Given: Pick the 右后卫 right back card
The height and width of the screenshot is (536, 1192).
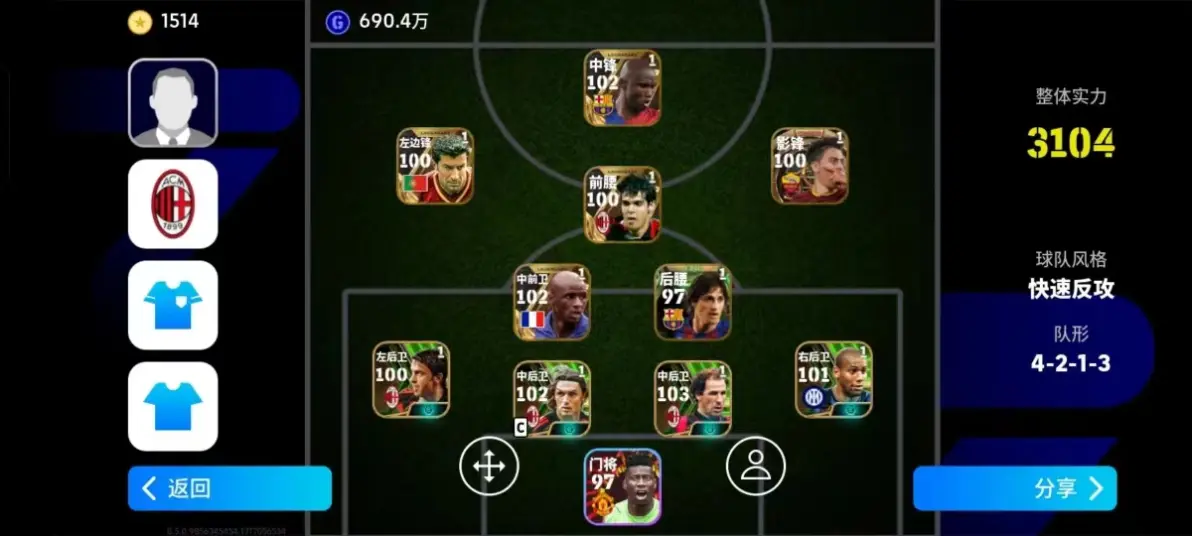Looking at the screenshot, I should (834, 380).
